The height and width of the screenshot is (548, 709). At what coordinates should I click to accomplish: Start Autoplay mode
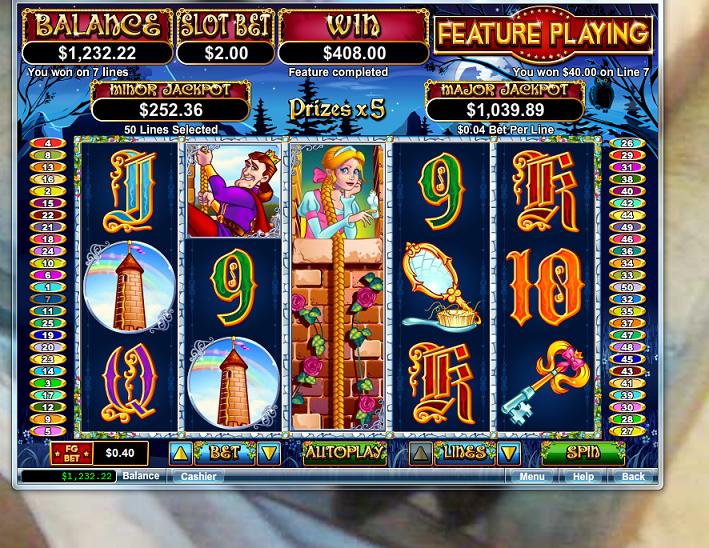[345, 453]
